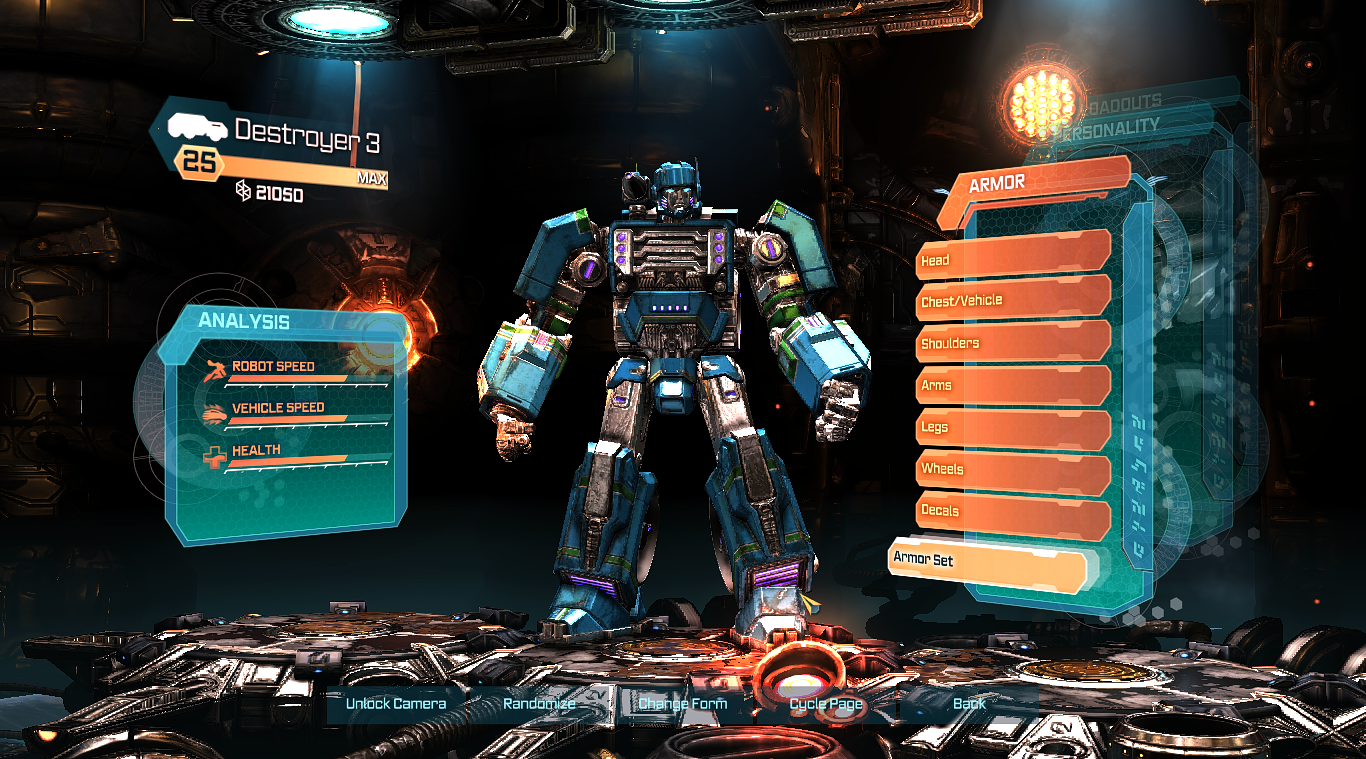Click the energon shard currency icon
The width and height of the screenshot is (1366, 759).
(243, 190)
